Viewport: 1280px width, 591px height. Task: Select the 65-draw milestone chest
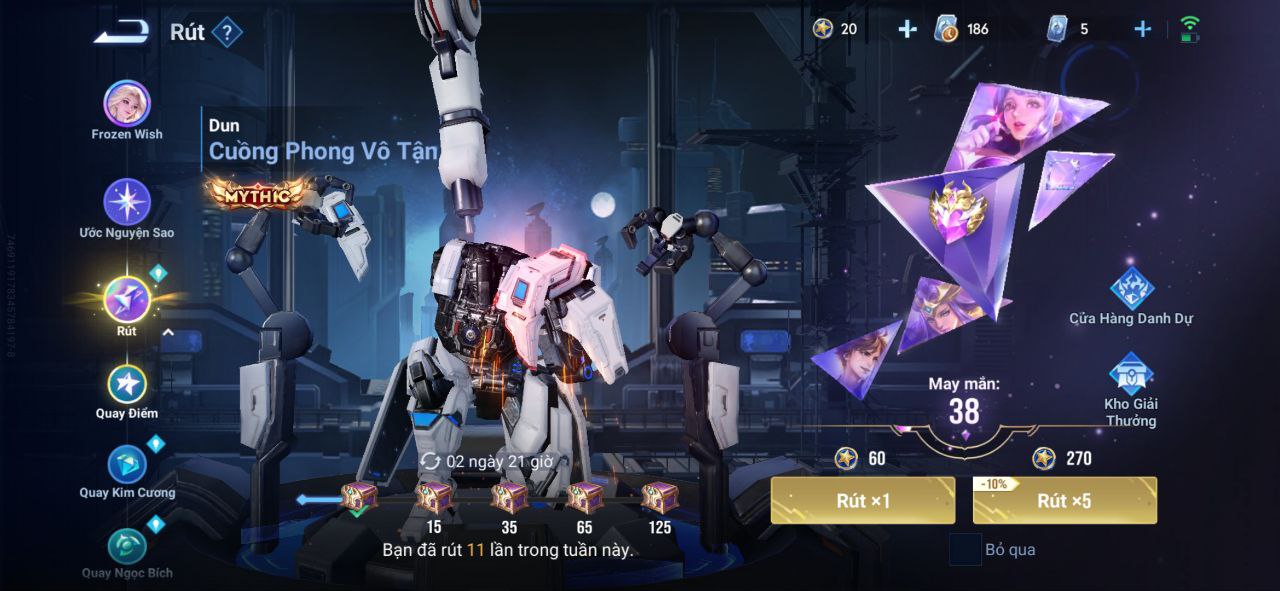point(584,497)
